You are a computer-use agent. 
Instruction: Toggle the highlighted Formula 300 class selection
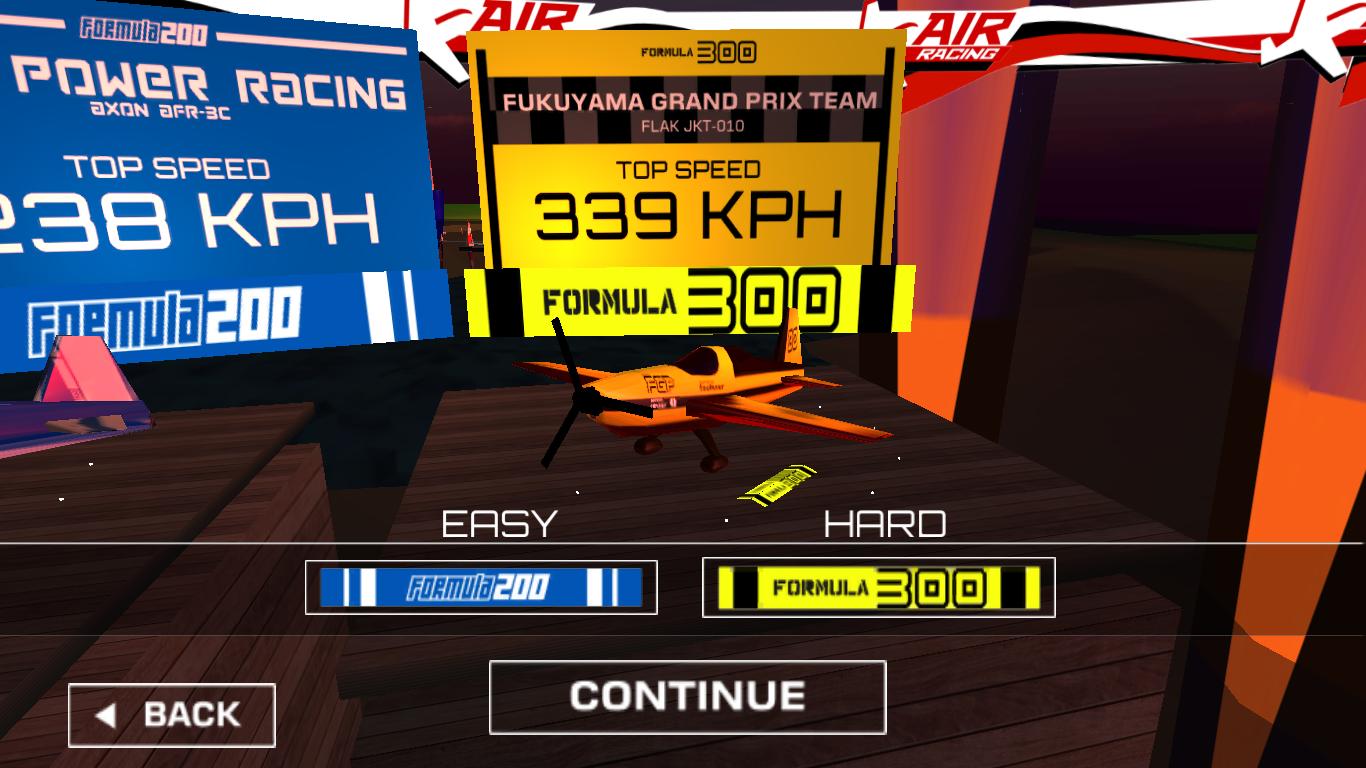pyautogui.click(x=878, y=587)
